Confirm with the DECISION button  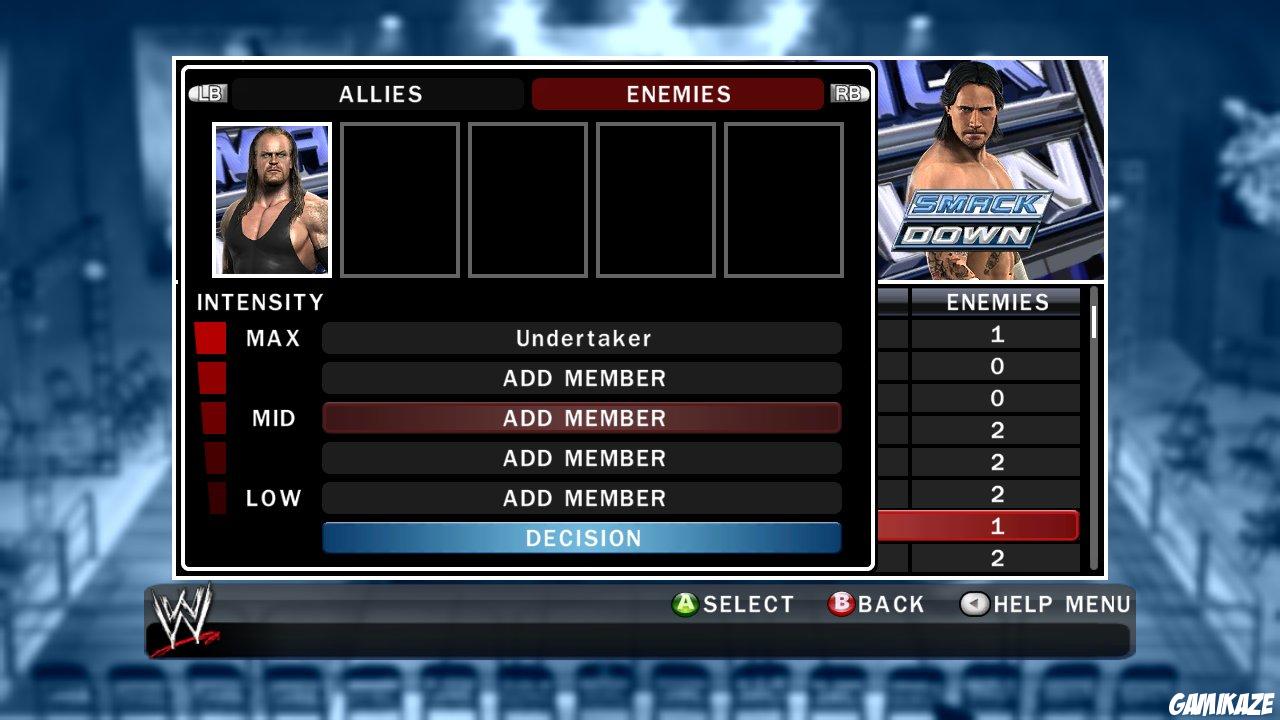582,538
